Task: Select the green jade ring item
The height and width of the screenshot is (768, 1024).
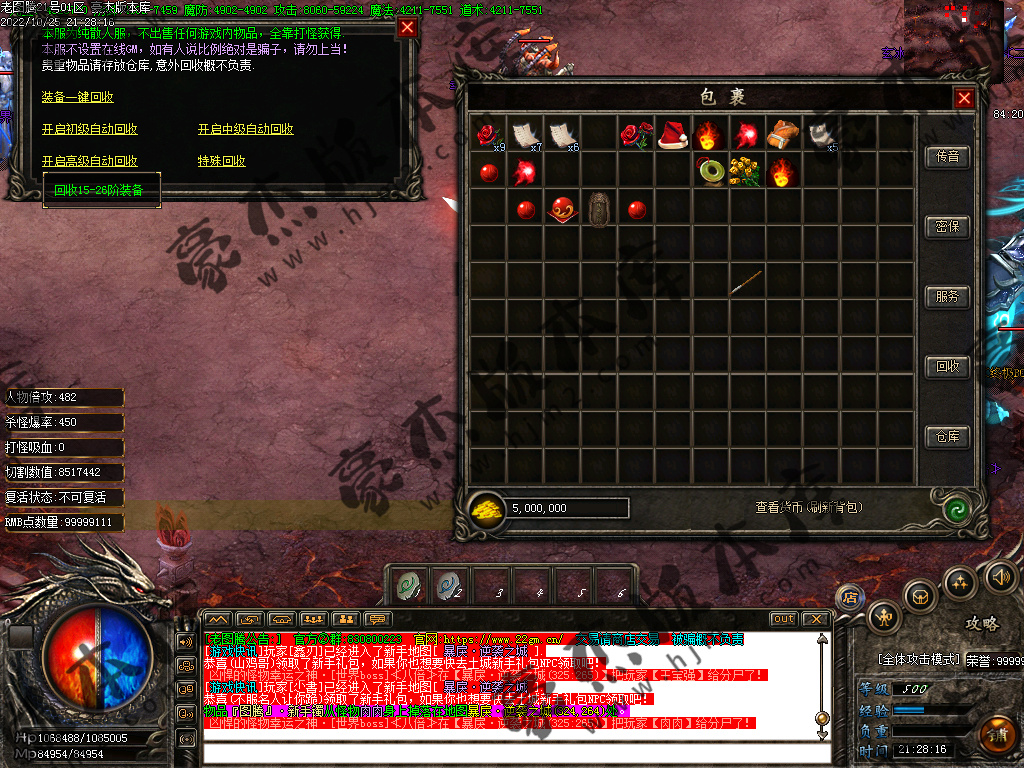Action: coord(710,171)
